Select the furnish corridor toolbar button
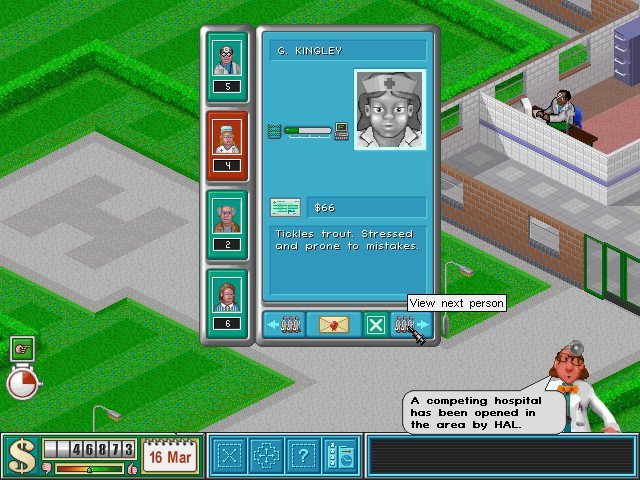Viewport: 640px width, 480px height. click(266, 456)
